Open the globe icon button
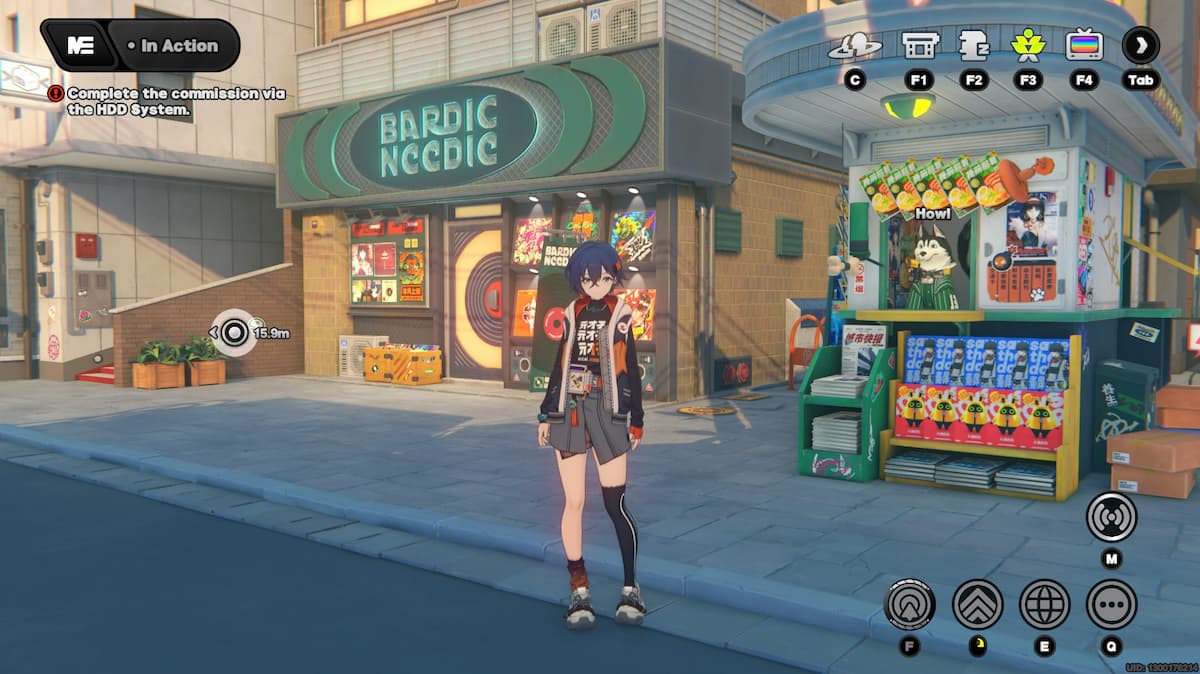Viewport: 1200px width, 674px height. [x=1044, y=604]
